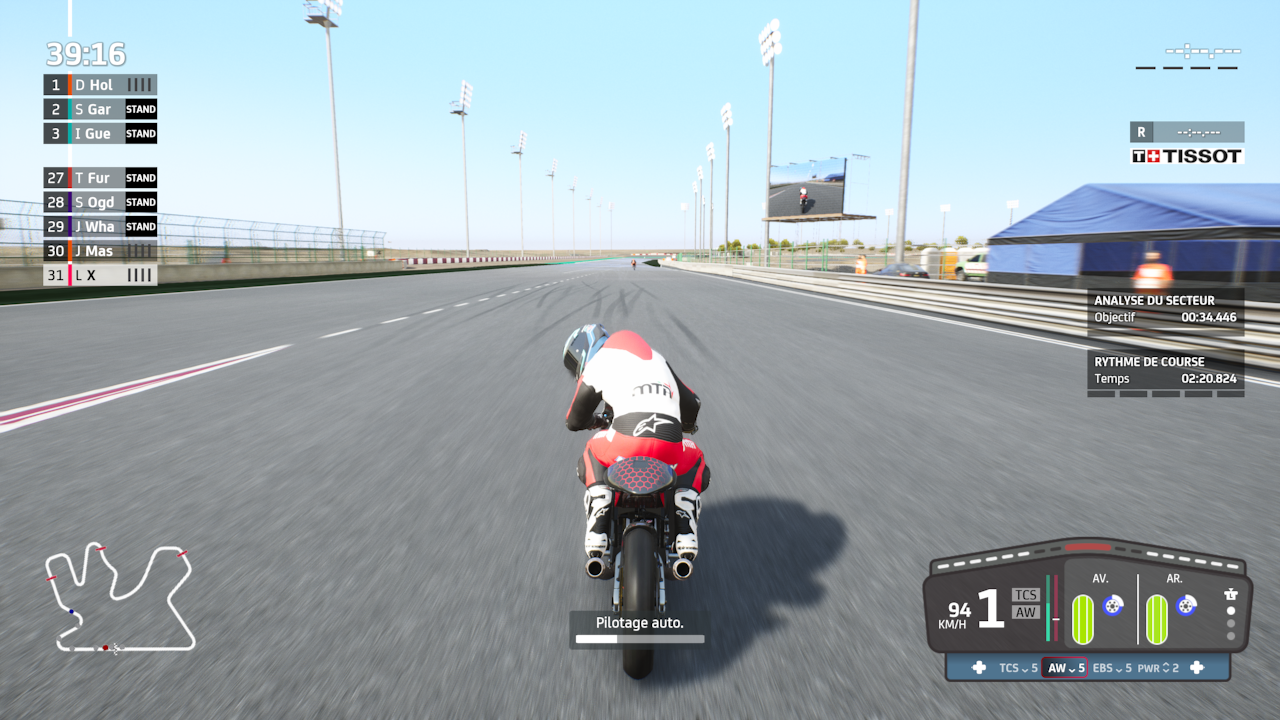The width and height of the screenshot is (1280, 720).
Task: Choose the EBS engine brake setting
Action: [x=1112, y=668]
